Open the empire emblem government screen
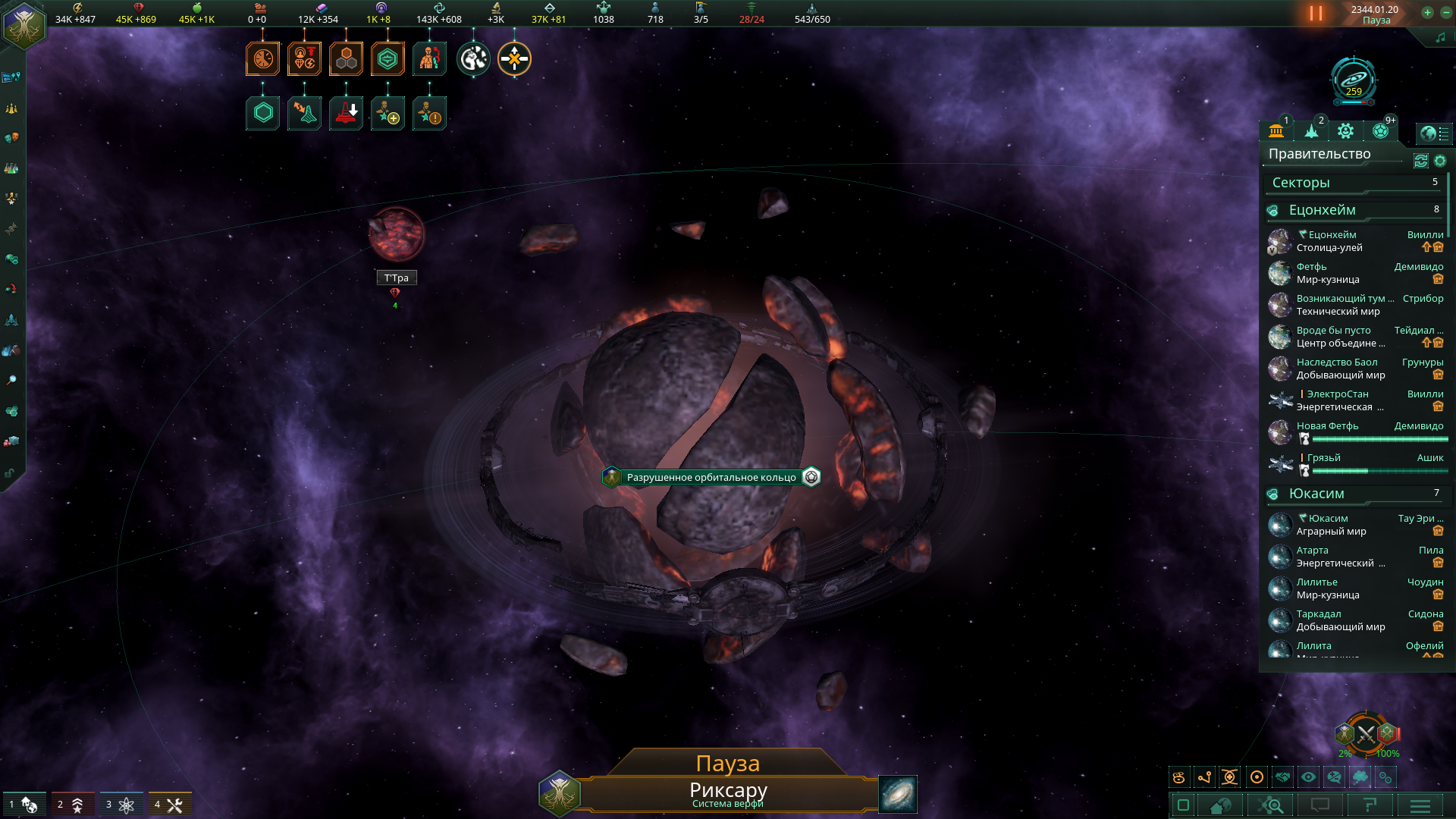 pyautogui.click(x=24, y=24)
